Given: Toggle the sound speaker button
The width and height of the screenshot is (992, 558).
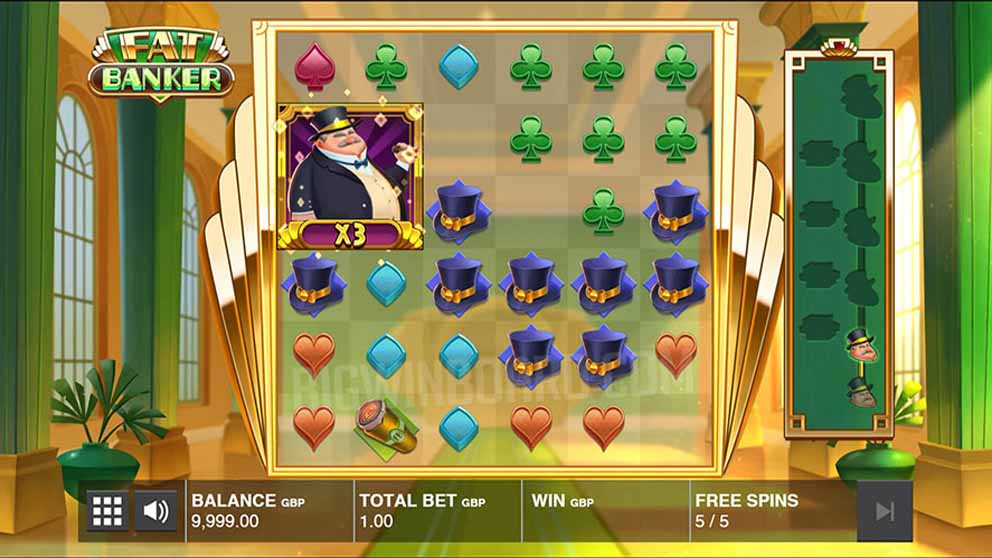Looking at the screenshot, I should click(156, 511).
